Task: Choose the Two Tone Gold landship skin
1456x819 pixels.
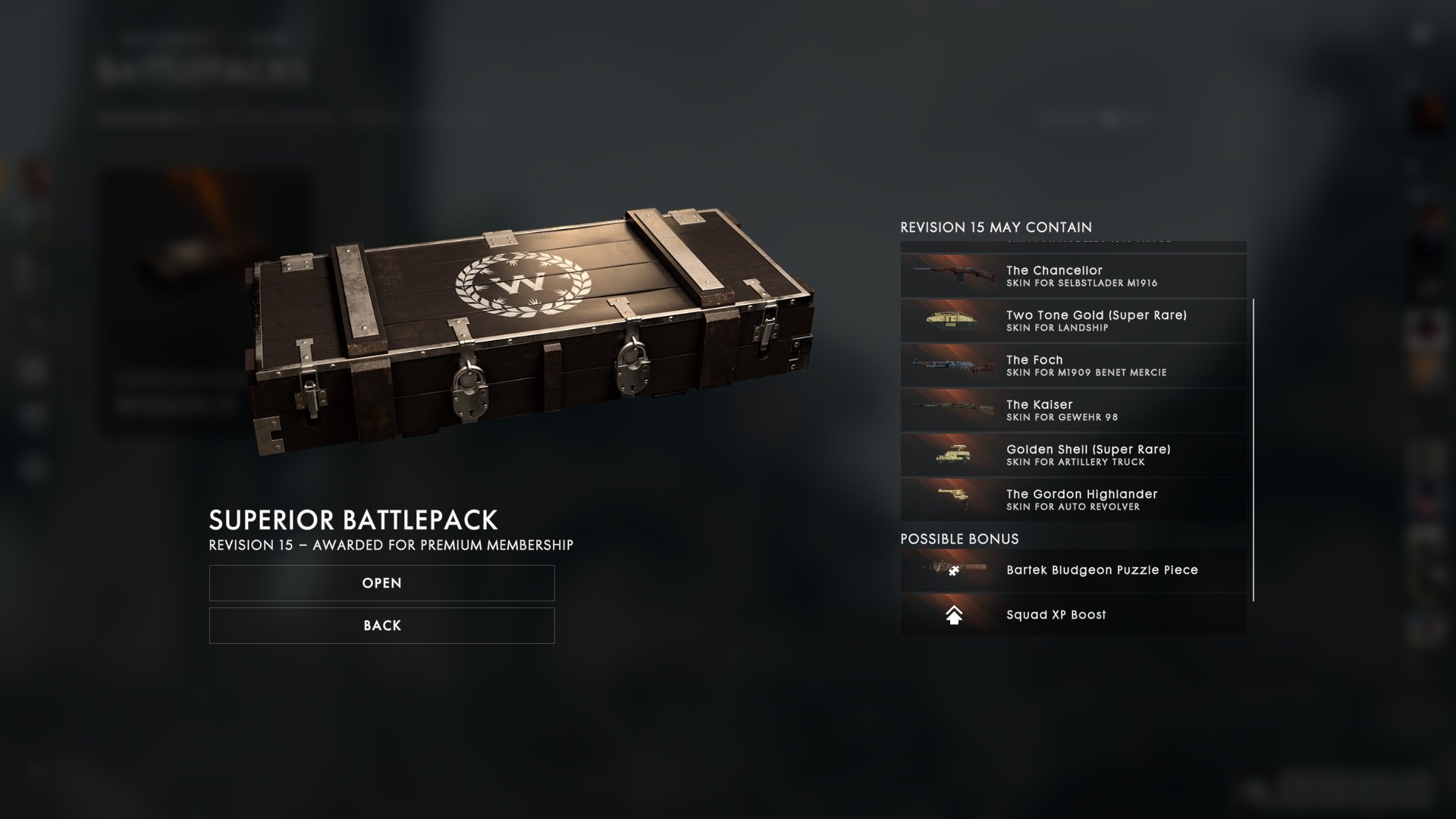Action: 1073,321
